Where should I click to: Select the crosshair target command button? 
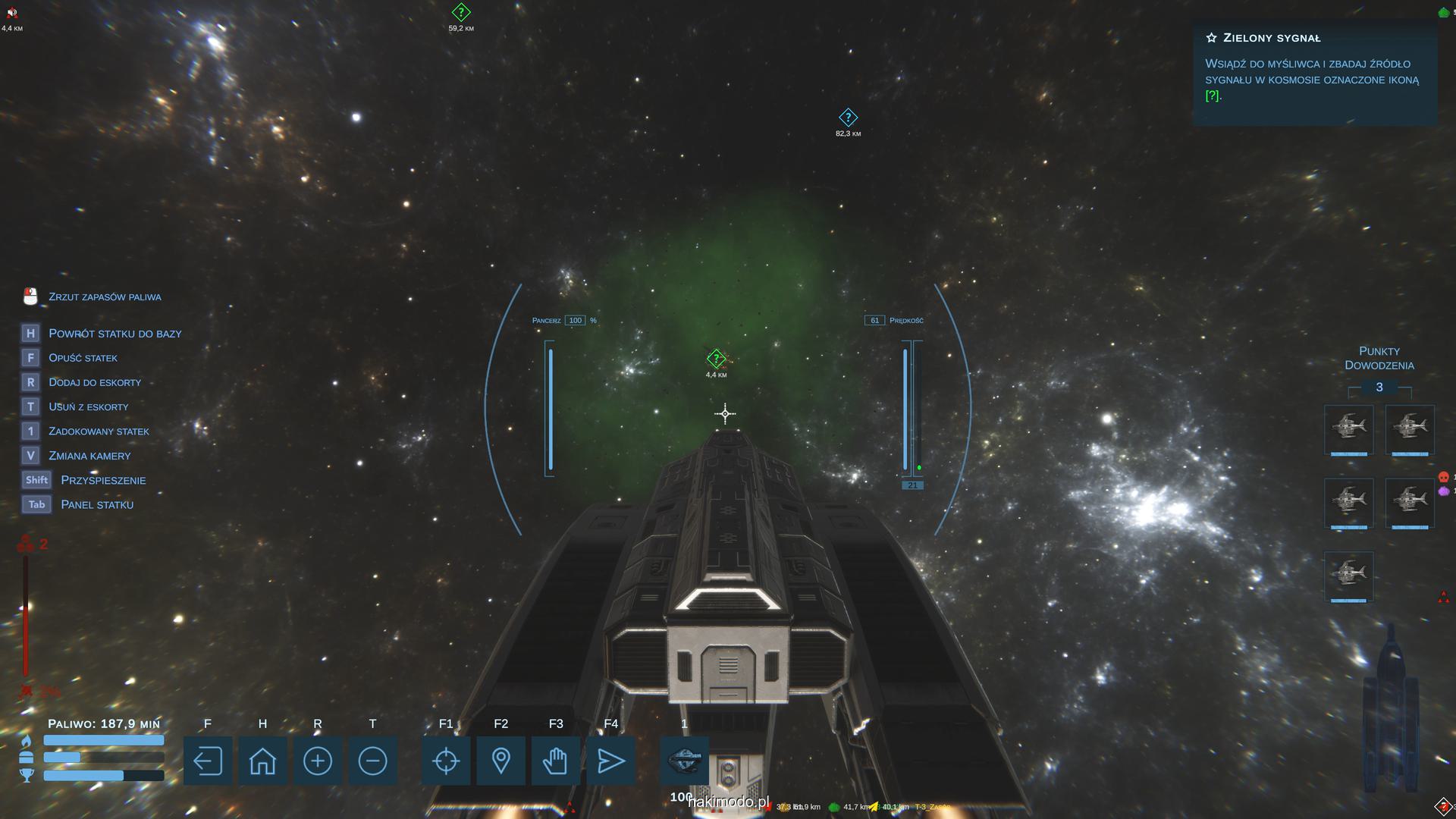coord(446,761)
